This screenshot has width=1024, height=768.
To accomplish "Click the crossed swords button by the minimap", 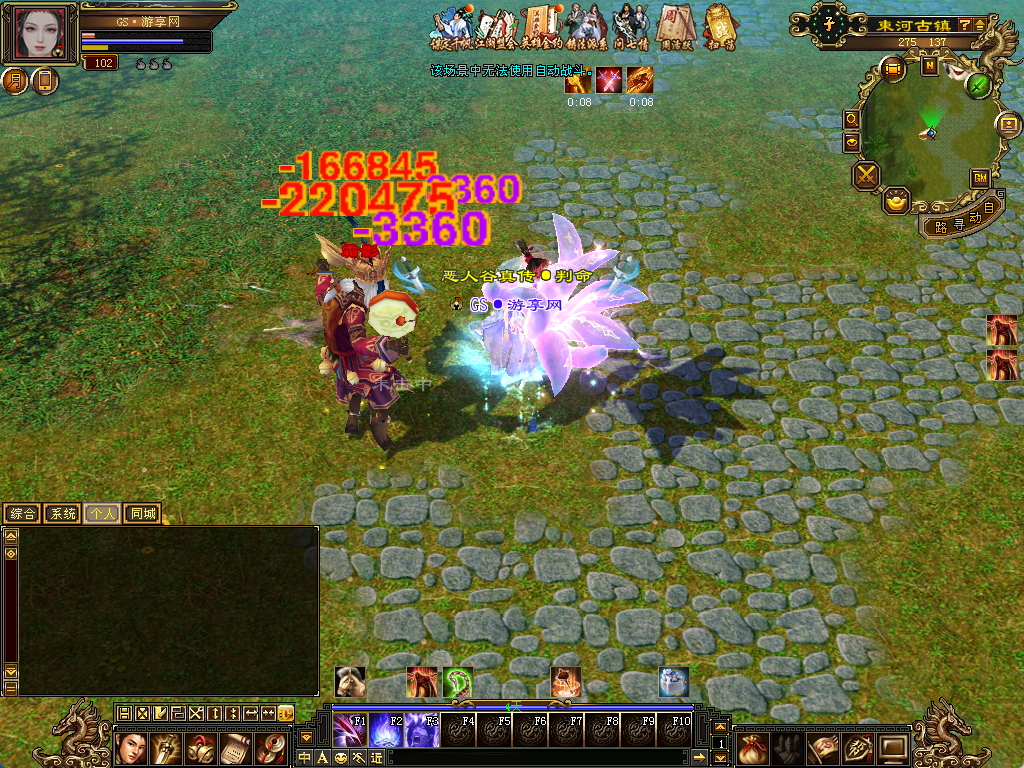I will pos(866,176).
